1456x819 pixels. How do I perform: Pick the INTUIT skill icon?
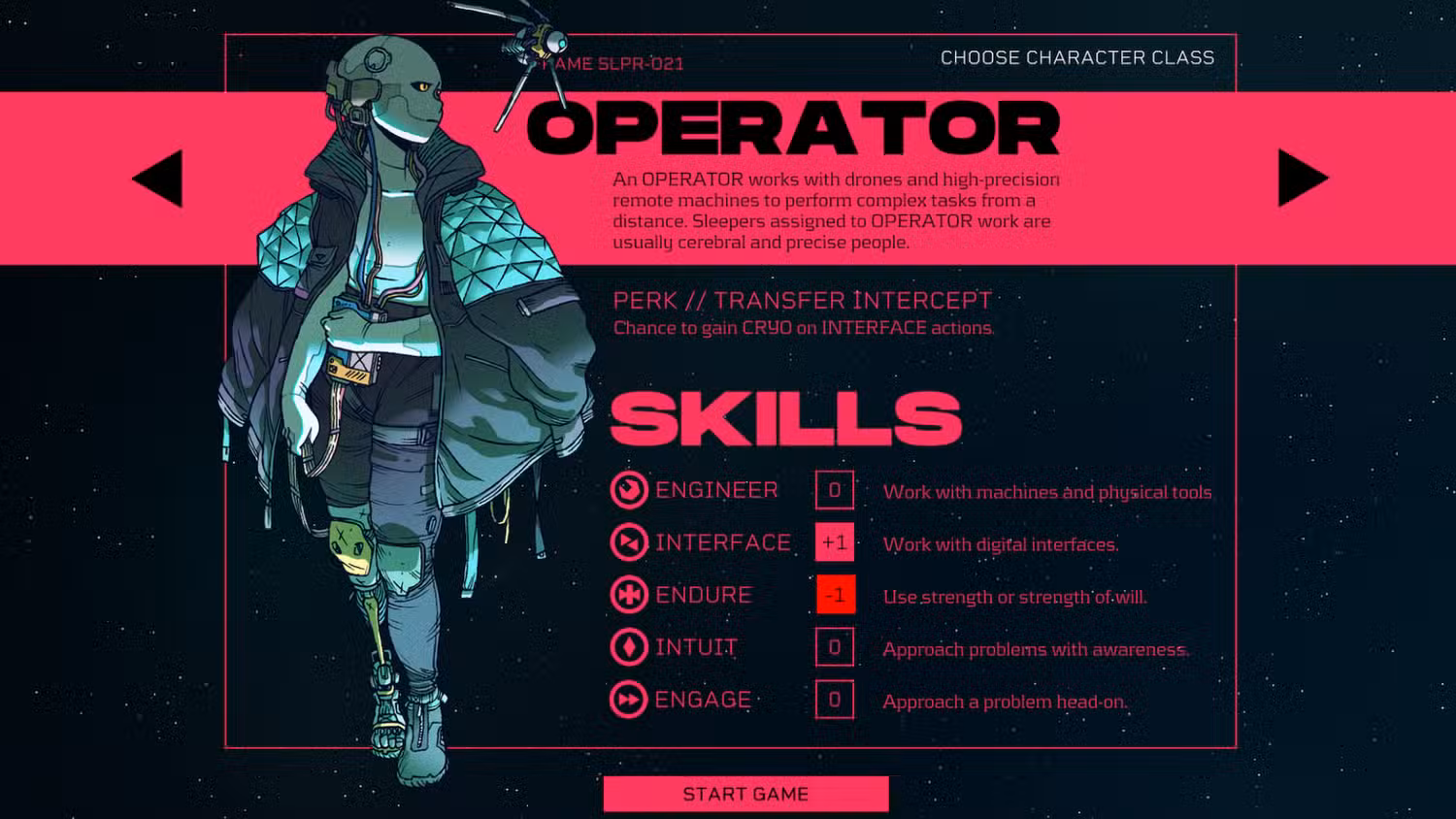tap(629, 647)
